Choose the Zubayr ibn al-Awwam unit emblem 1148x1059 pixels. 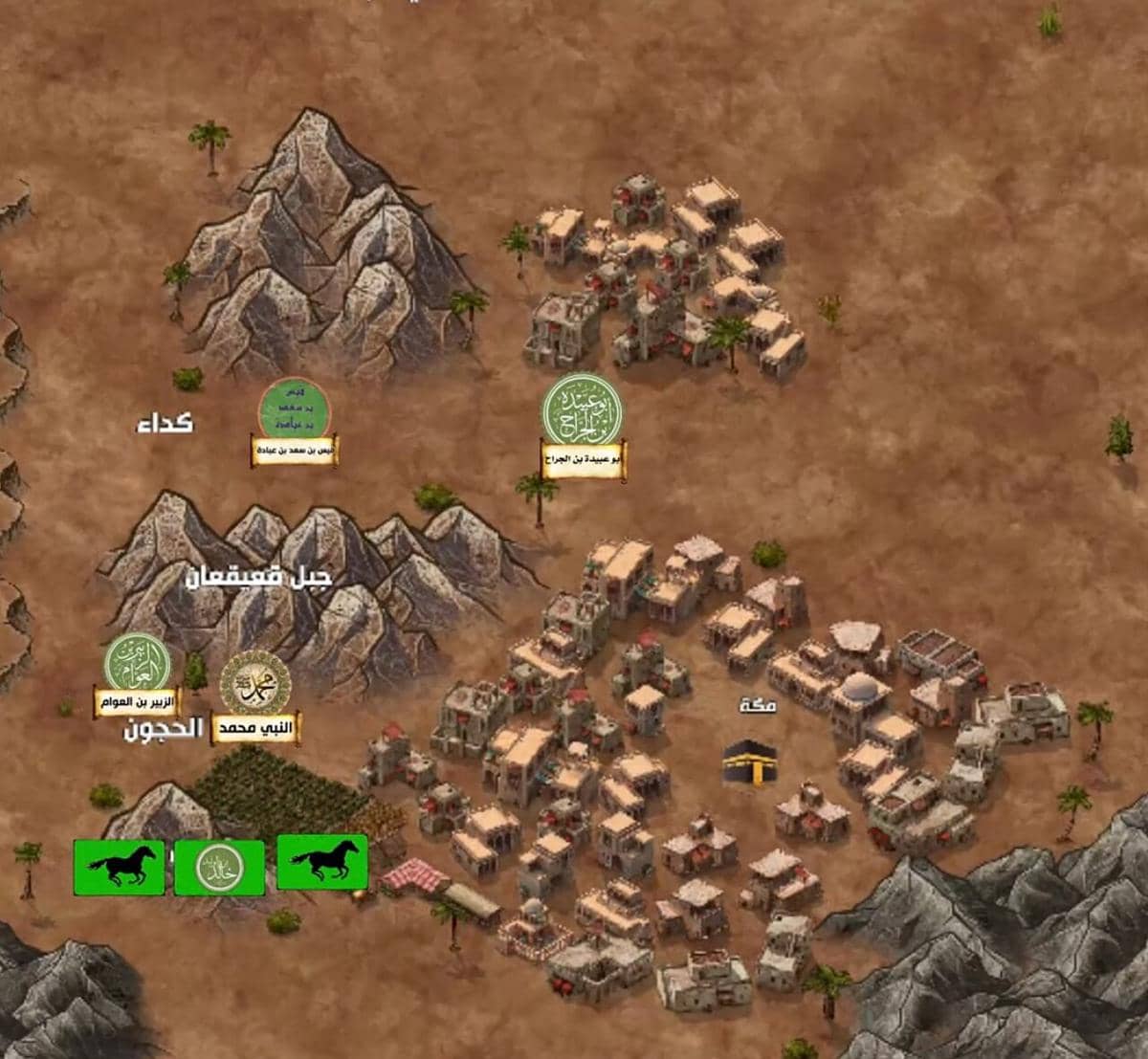[x=138, y=661]
